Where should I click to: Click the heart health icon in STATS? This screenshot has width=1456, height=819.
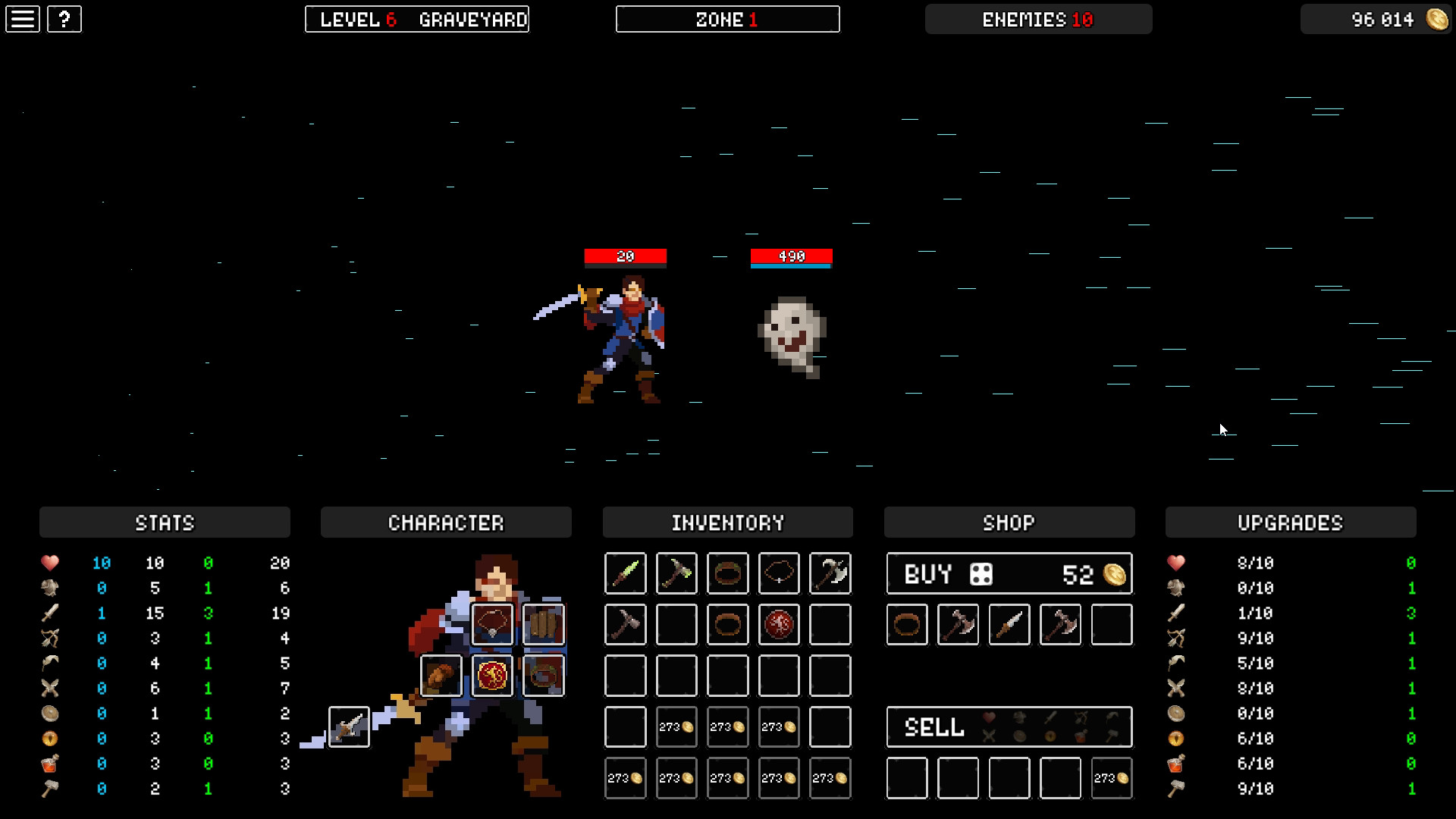[x=50, y=563]
